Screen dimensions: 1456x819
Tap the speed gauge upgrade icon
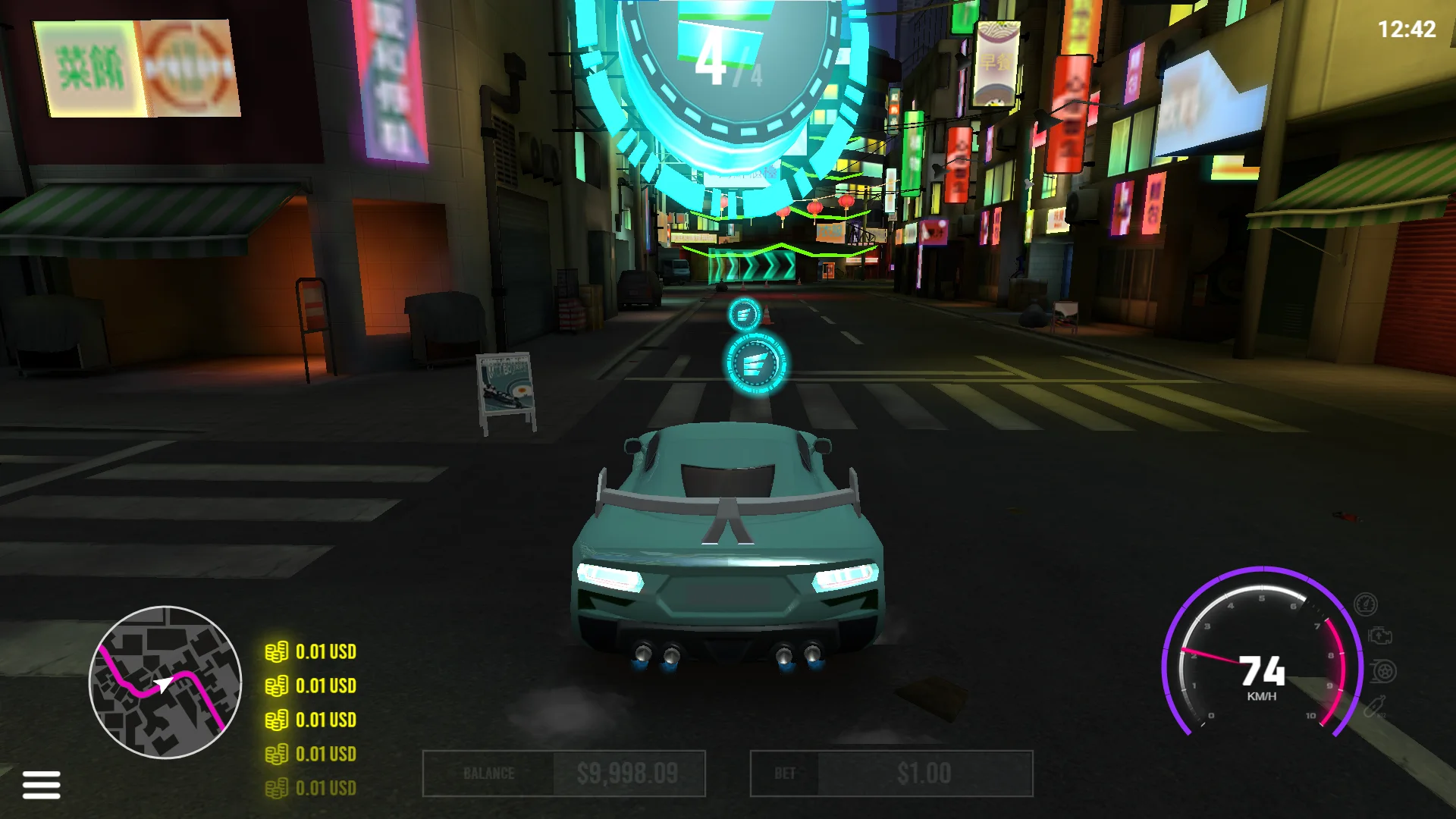(x=1365, y=604)
